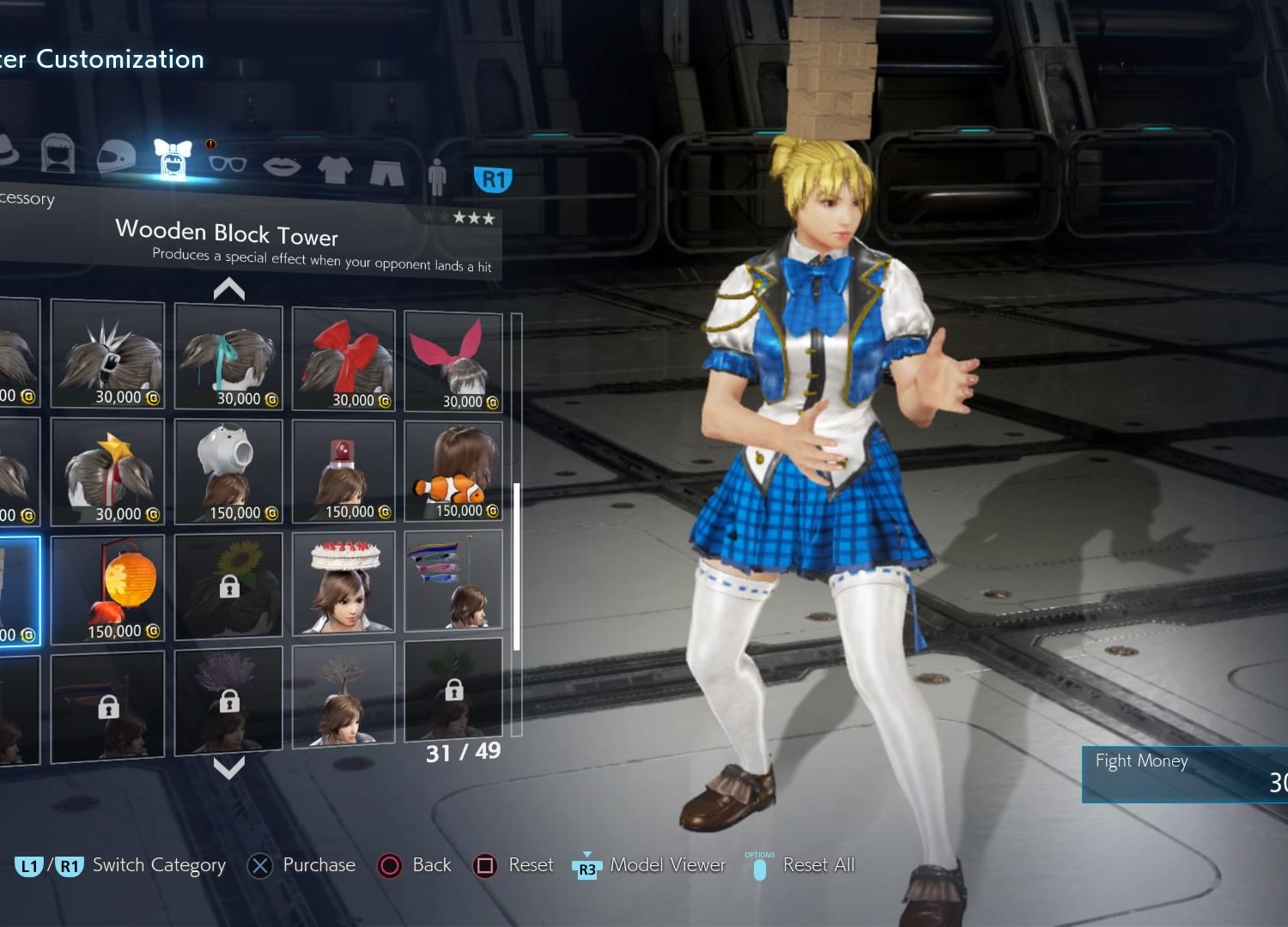The image size is (1288, 927).
Task: Click the up arrow above the item grid
Action: pos(229,289)
